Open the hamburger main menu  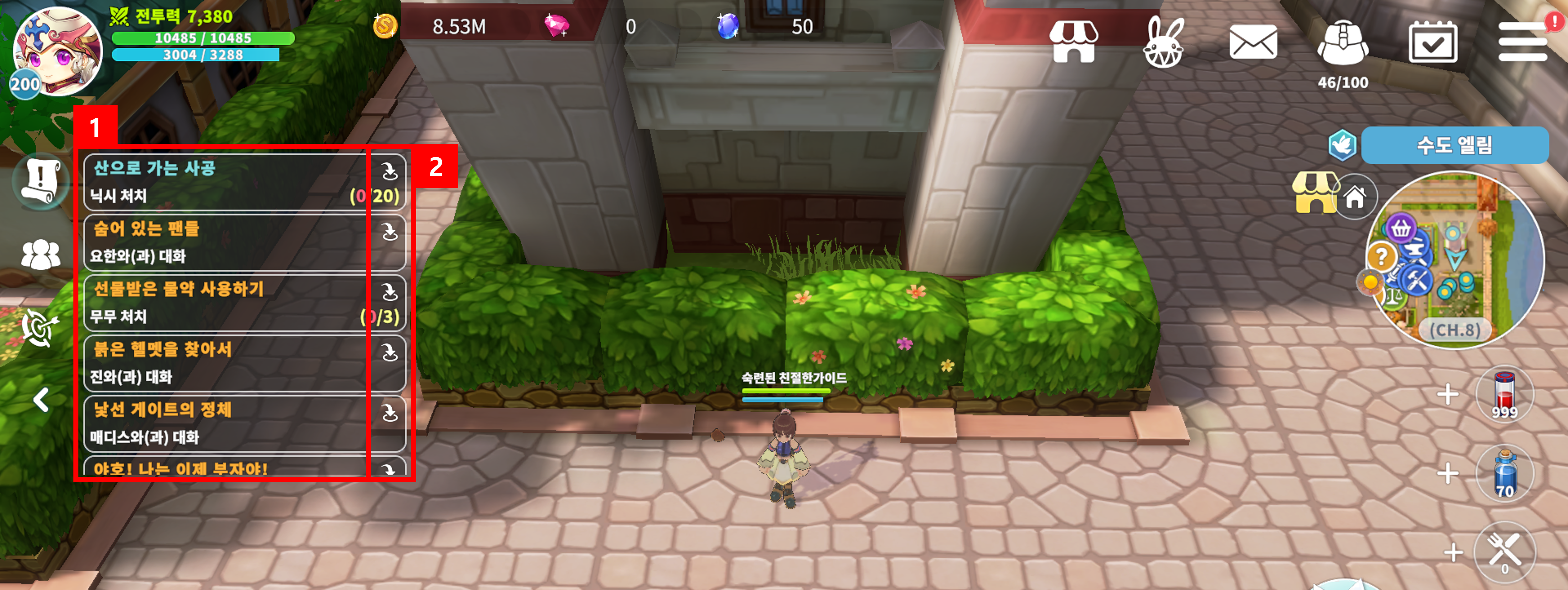(1522, 42)
